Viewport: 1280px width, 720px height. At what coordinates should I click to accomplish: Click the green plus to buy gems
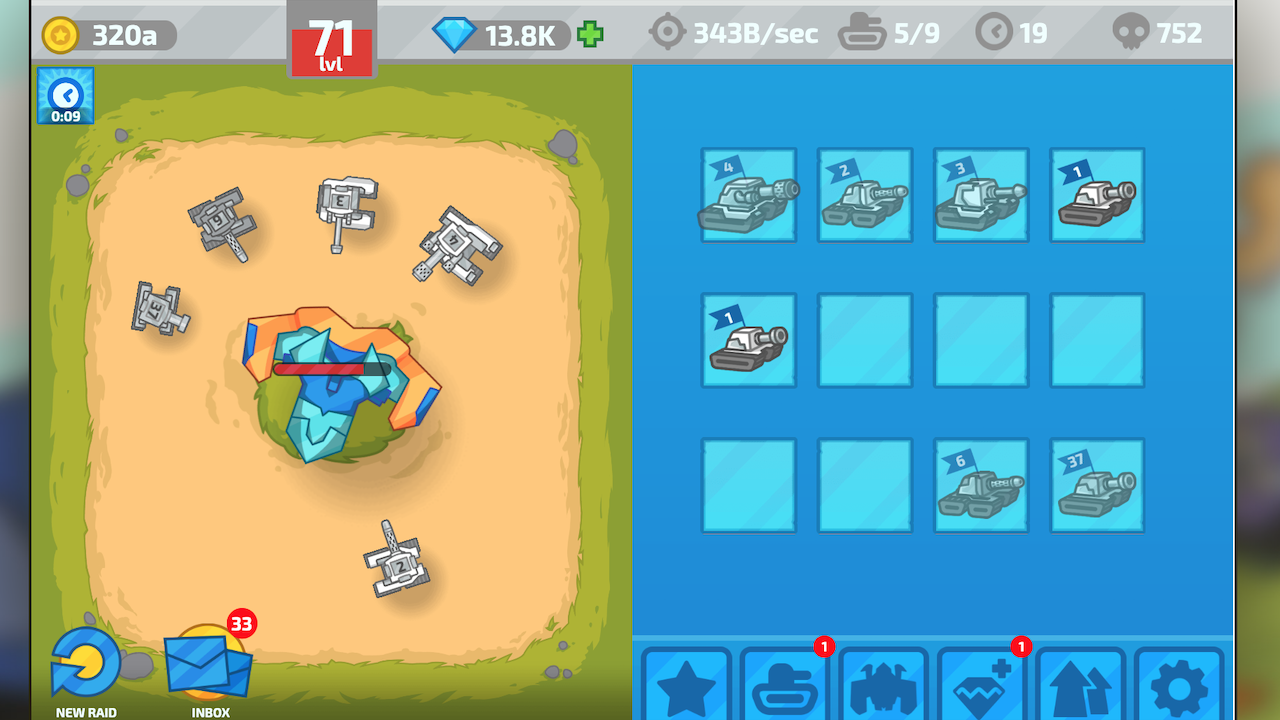[x=590, y=33]
